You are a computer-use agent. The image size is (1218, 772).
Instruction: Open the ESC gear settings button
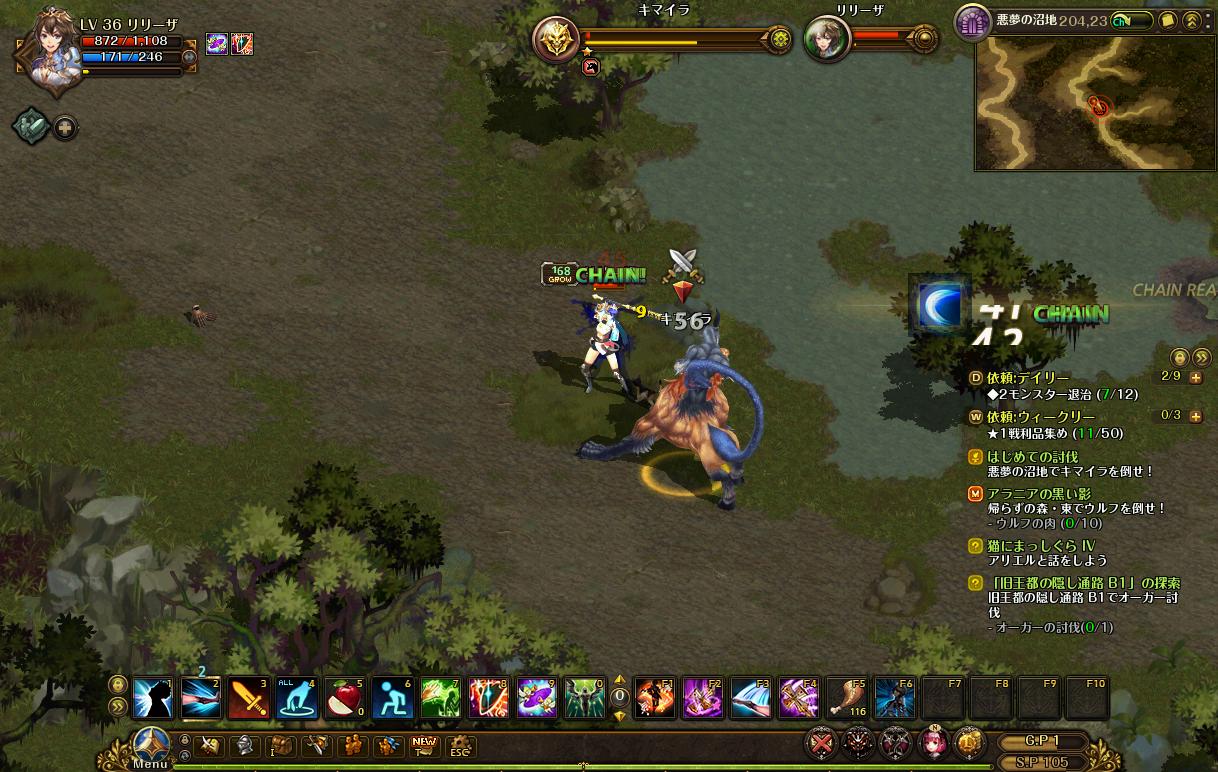pyautogui.click(x=459, y=746)
